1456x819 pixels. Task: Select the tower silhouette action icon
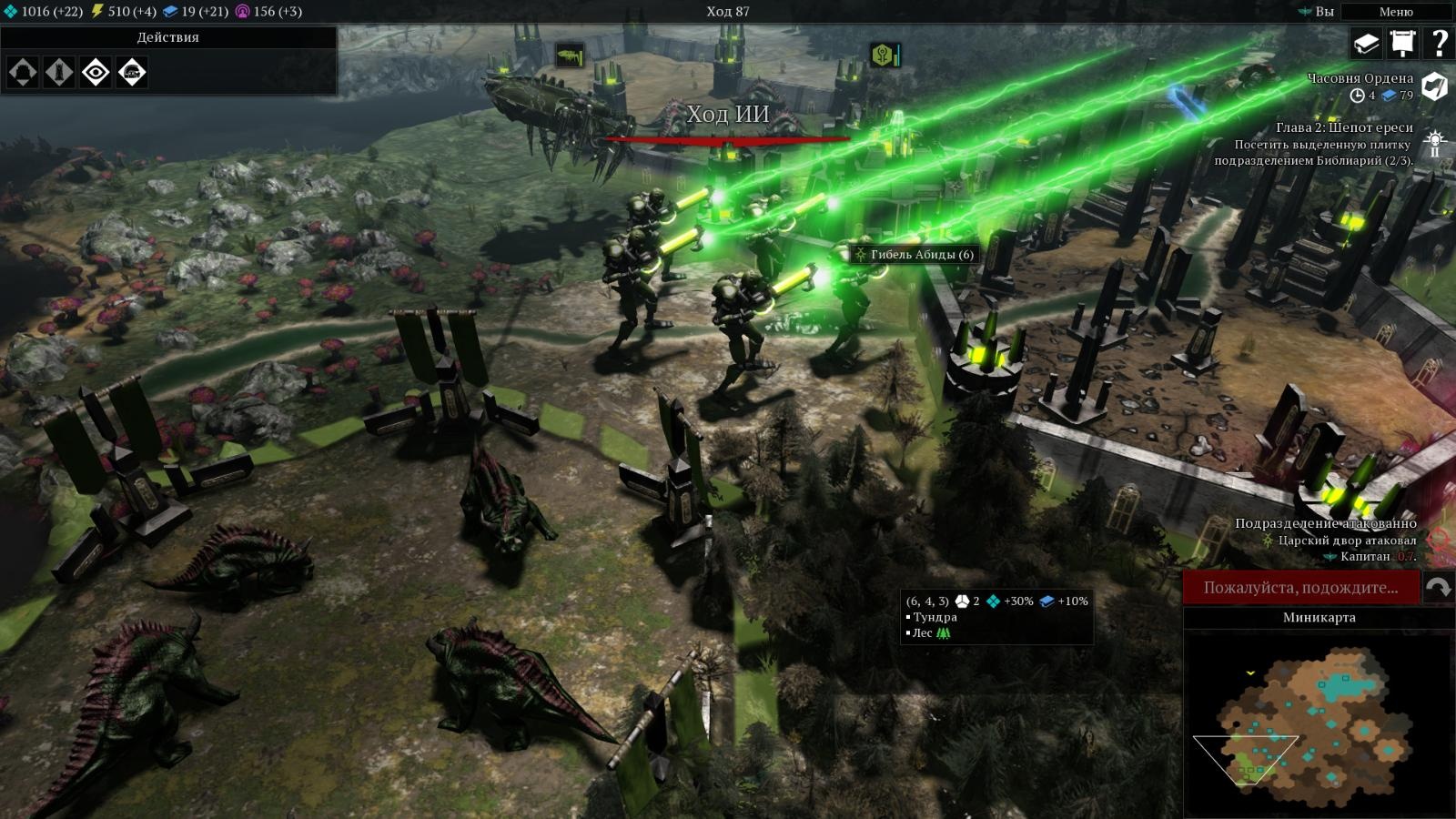coord(59,72)
